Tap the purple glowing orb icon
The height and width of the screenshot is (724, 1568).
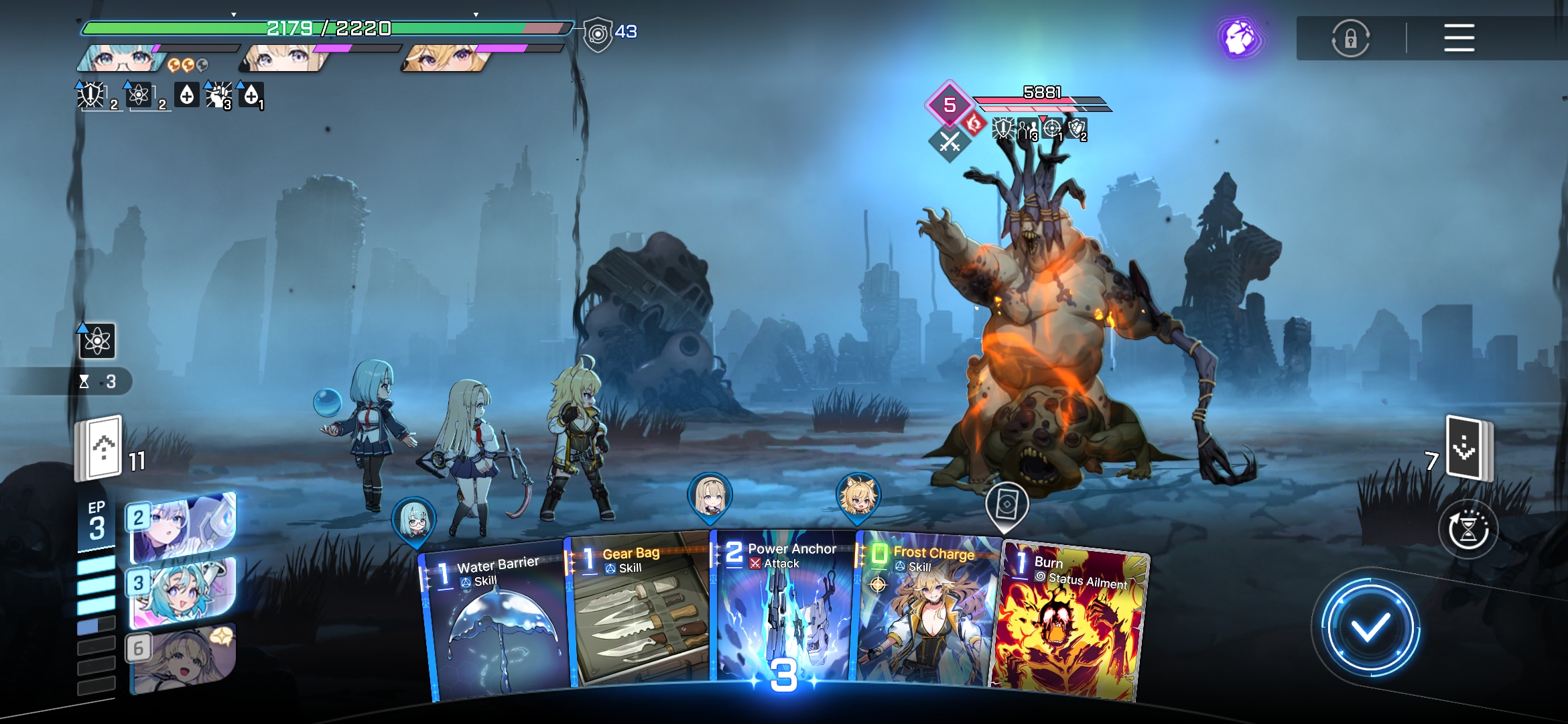[x=1240, y=38]
